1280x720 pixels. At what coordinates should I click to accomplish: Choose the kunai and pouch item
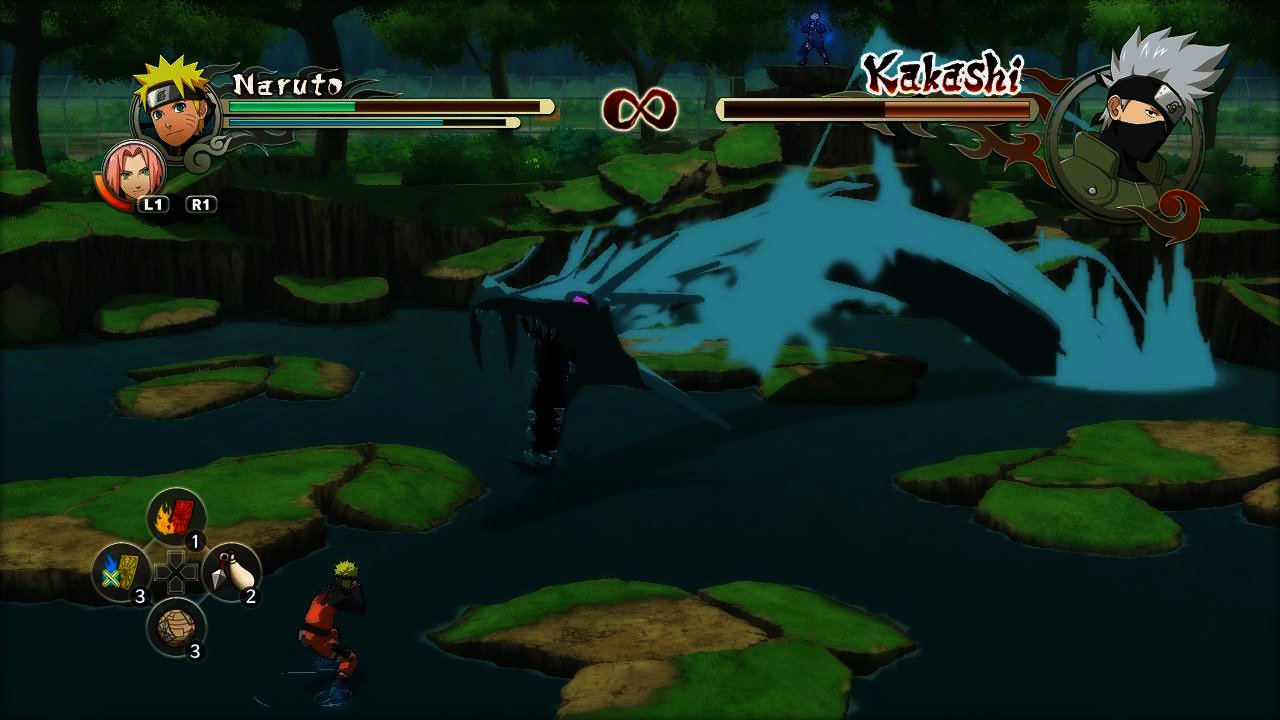231,572
